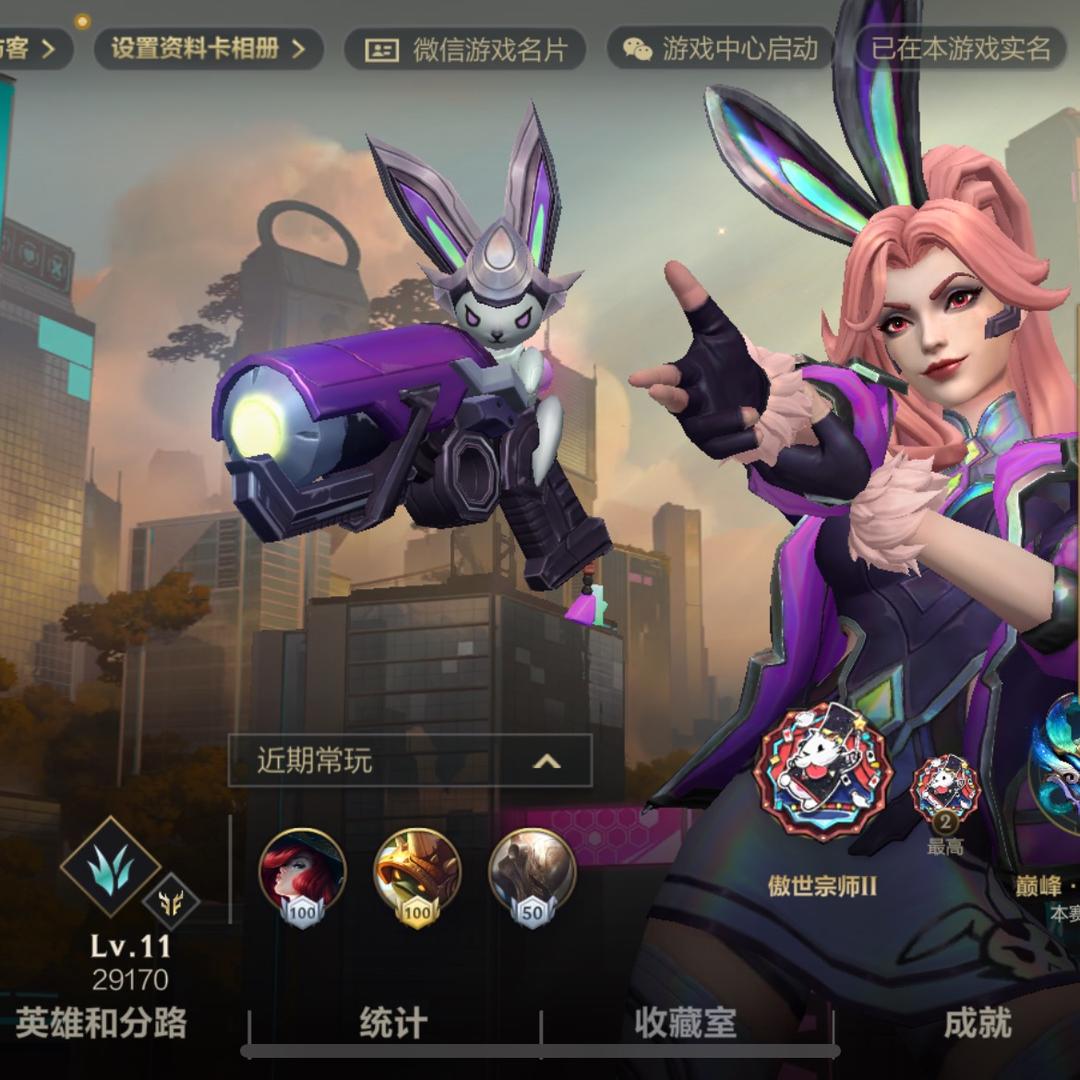Switch to the 统计 tab
Viewport: 1080px width, 1080px height.
click(393, 1023)
